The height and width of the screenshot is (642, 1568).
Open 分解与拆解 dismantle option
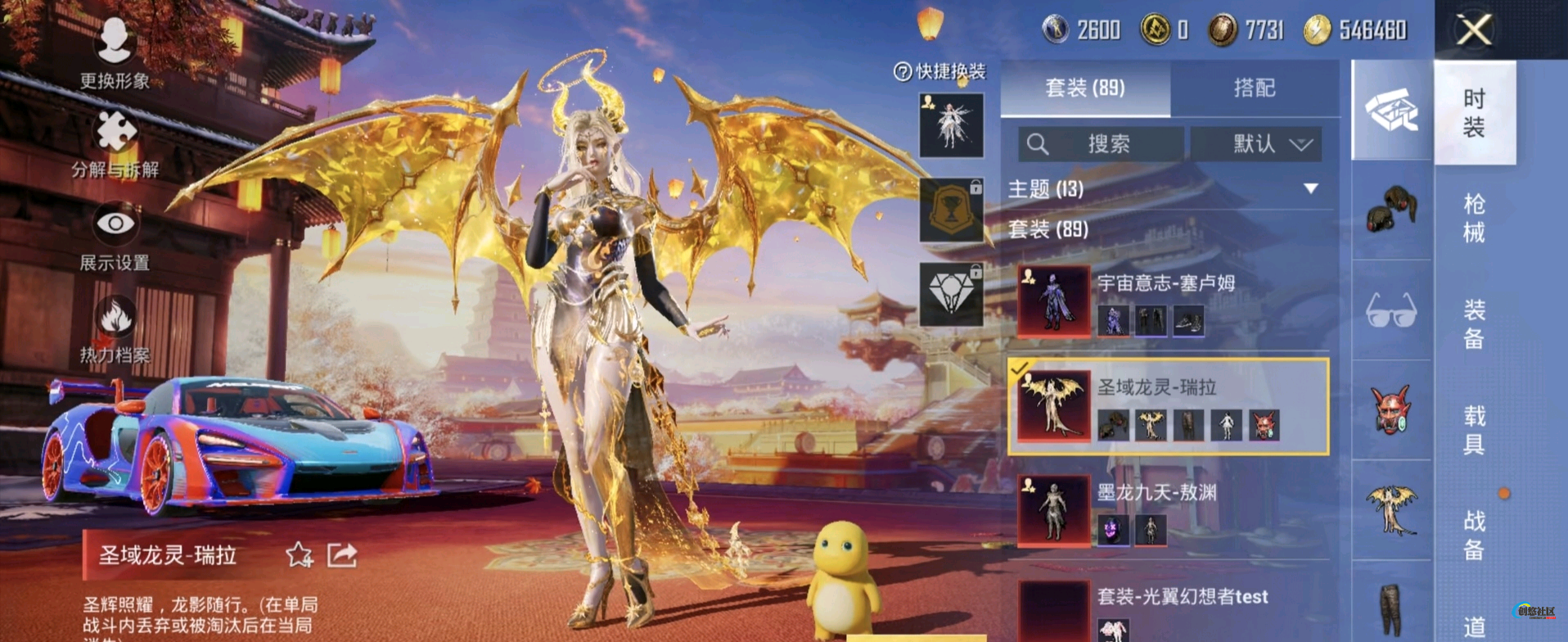pos(115,142)
